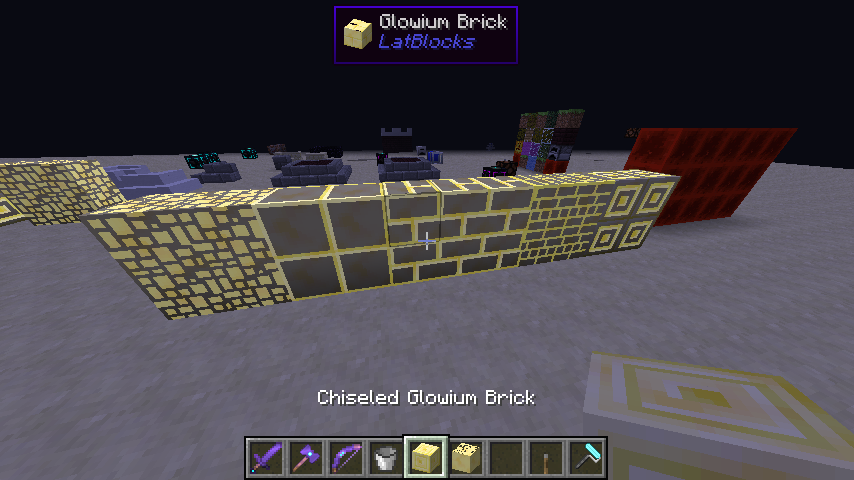The image size is (854, 480).
Task: Switch to the cracked yellow block slot
Action: [466, 458]
